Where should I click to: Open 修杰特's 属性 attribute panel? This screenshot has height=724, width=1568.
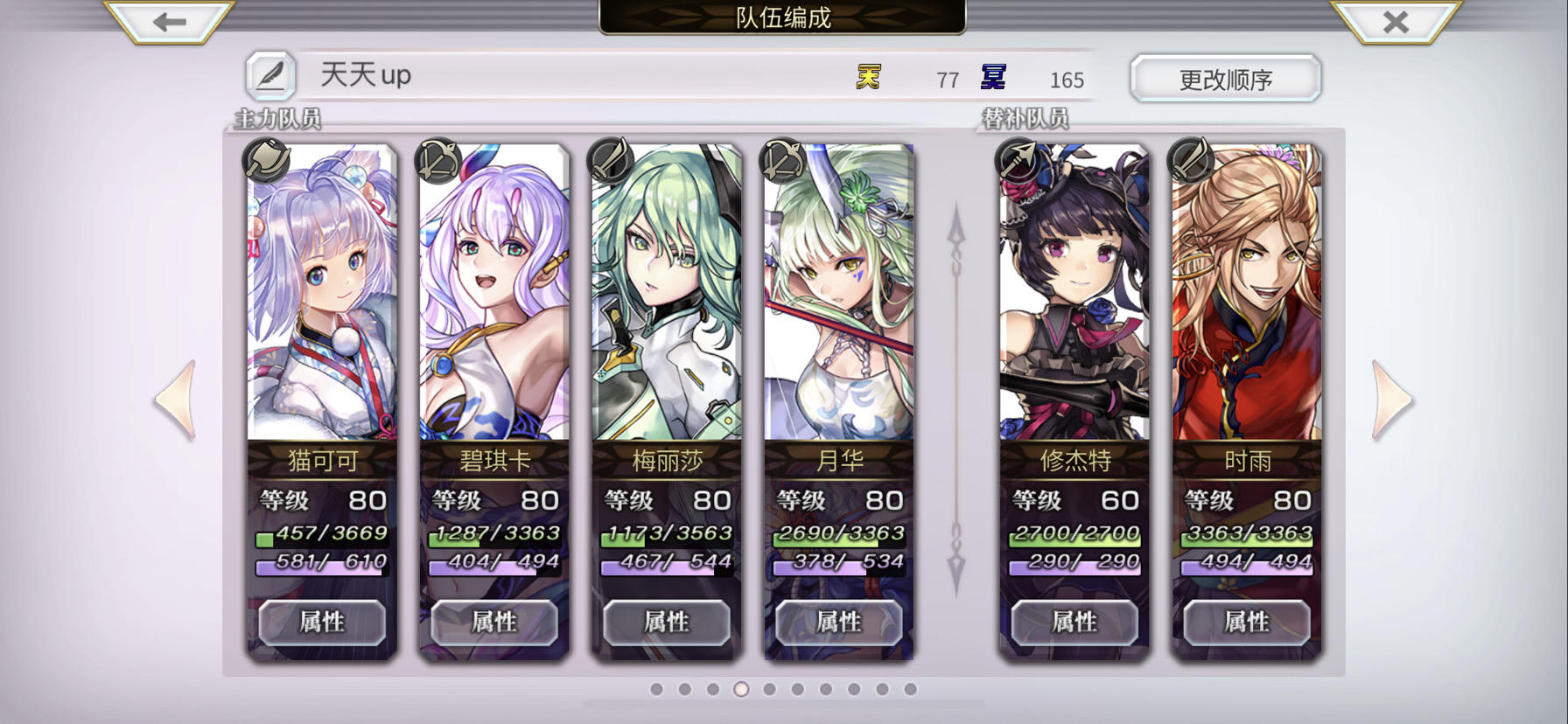pyautogui.click(x=1076, y=623)
